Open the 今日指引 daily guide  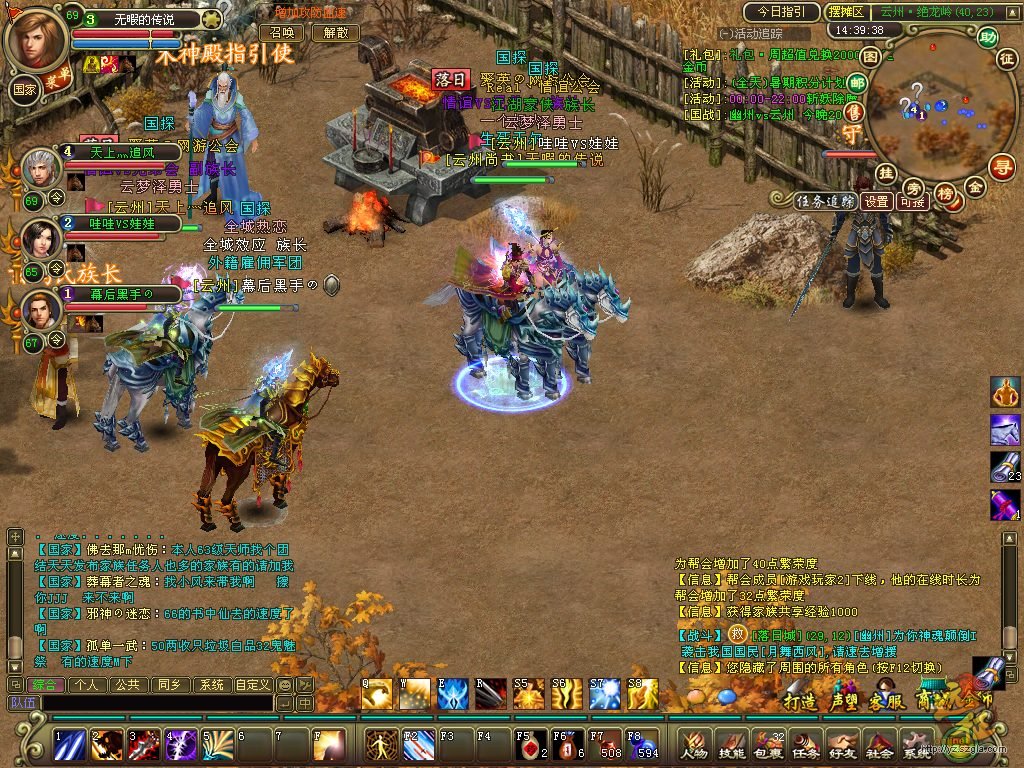coord(780,12)
